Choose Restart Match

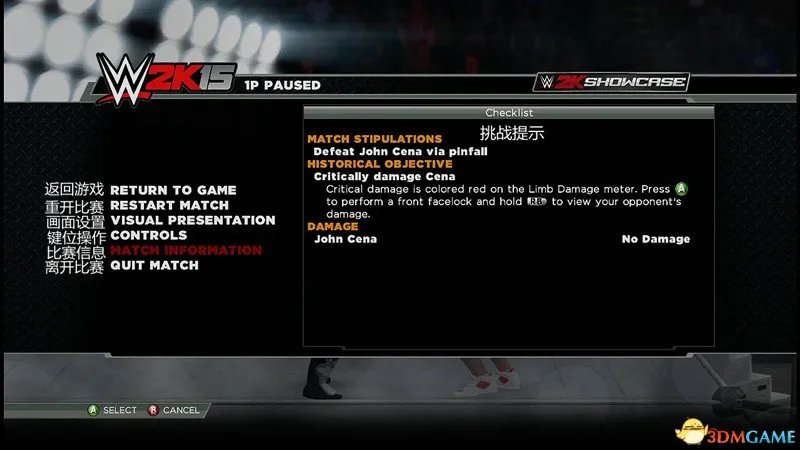click(x=169, y=205)
